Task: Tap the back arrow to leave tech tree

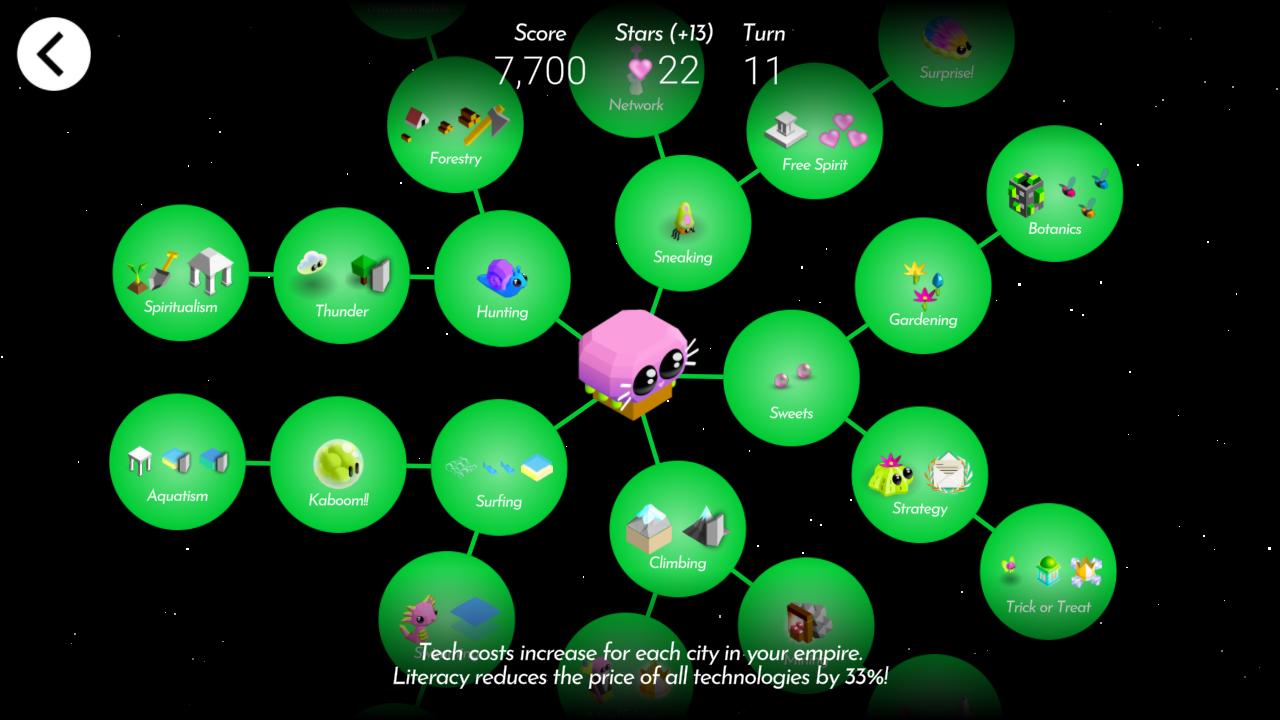Action: click(53, 53)
